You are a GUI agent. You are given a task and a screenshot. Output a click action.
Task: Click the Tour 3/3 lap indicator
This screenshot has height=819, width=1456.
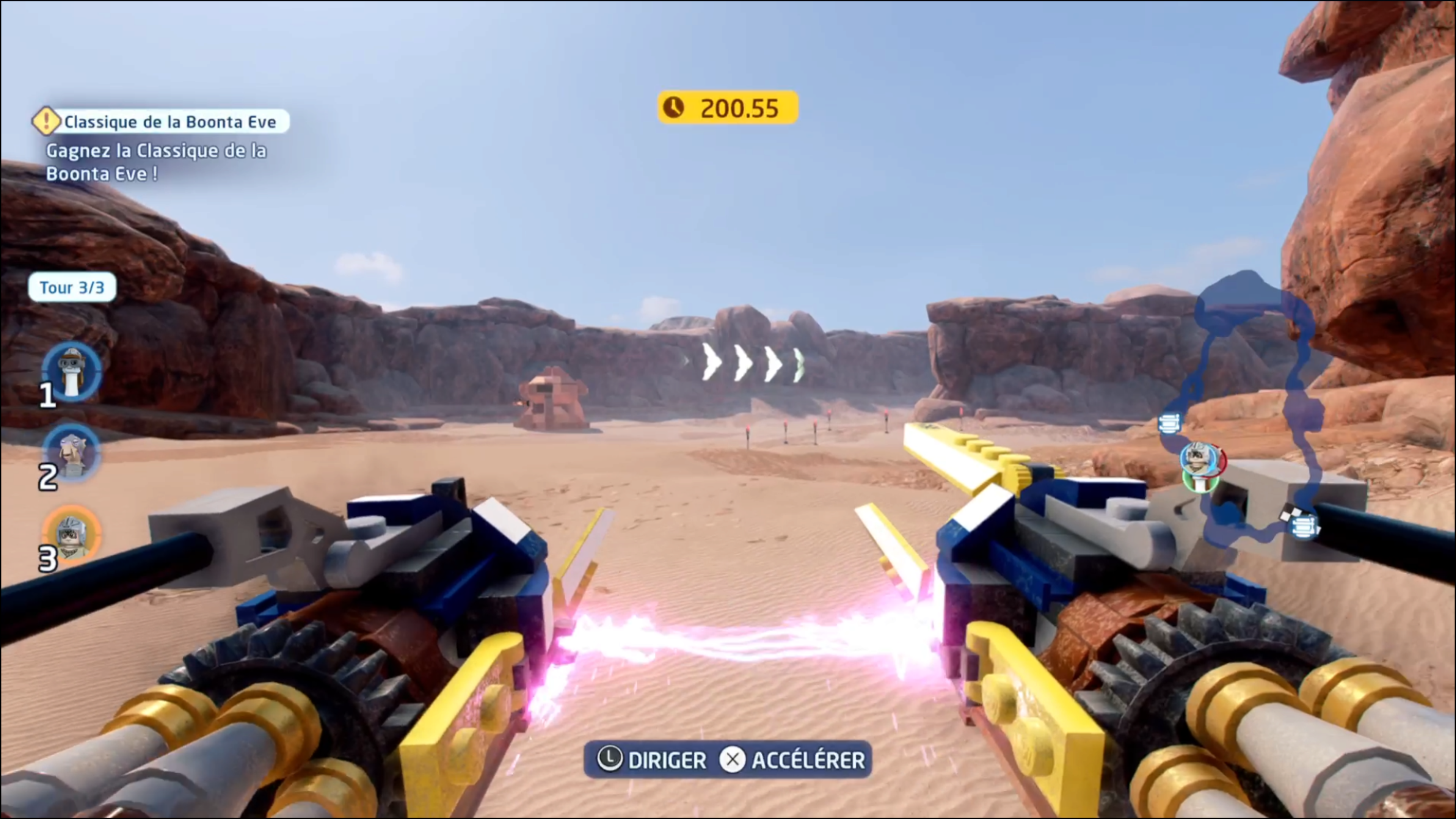pos(72,288)
